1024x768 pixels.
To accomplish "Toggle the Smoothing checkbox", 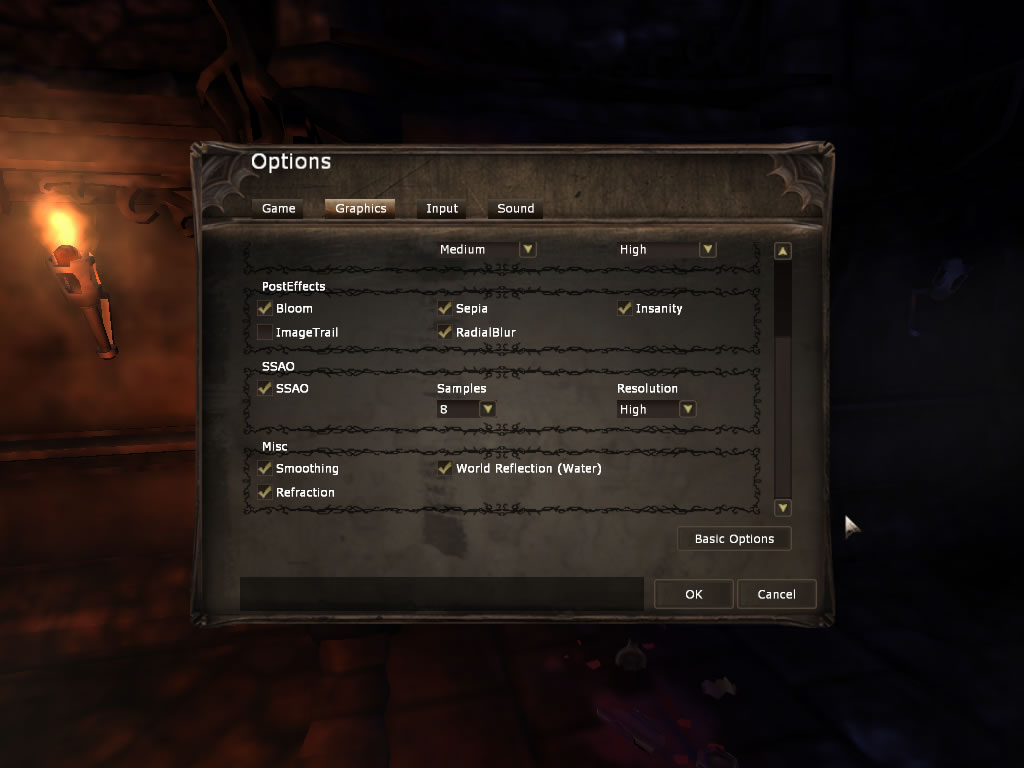I will pyautogui.click(x=265, y=469).
